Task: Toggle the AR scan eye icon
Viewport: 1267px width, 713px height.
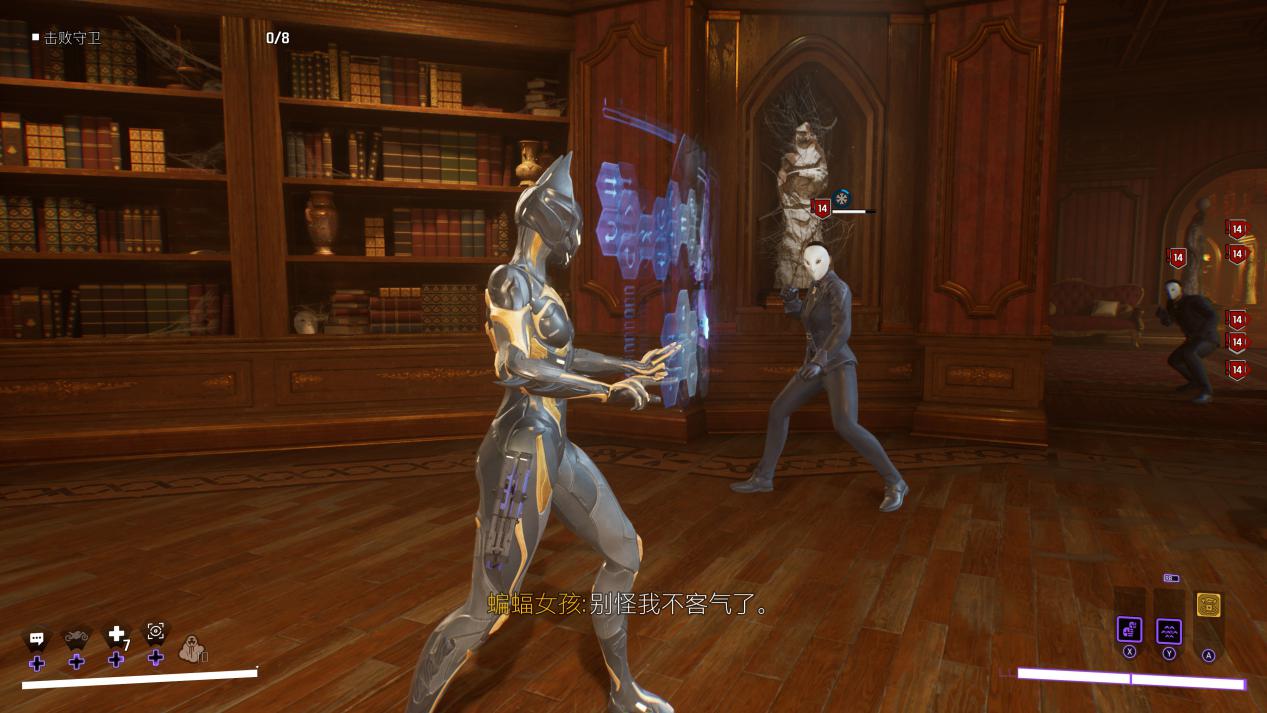Action: coord(156,631)
